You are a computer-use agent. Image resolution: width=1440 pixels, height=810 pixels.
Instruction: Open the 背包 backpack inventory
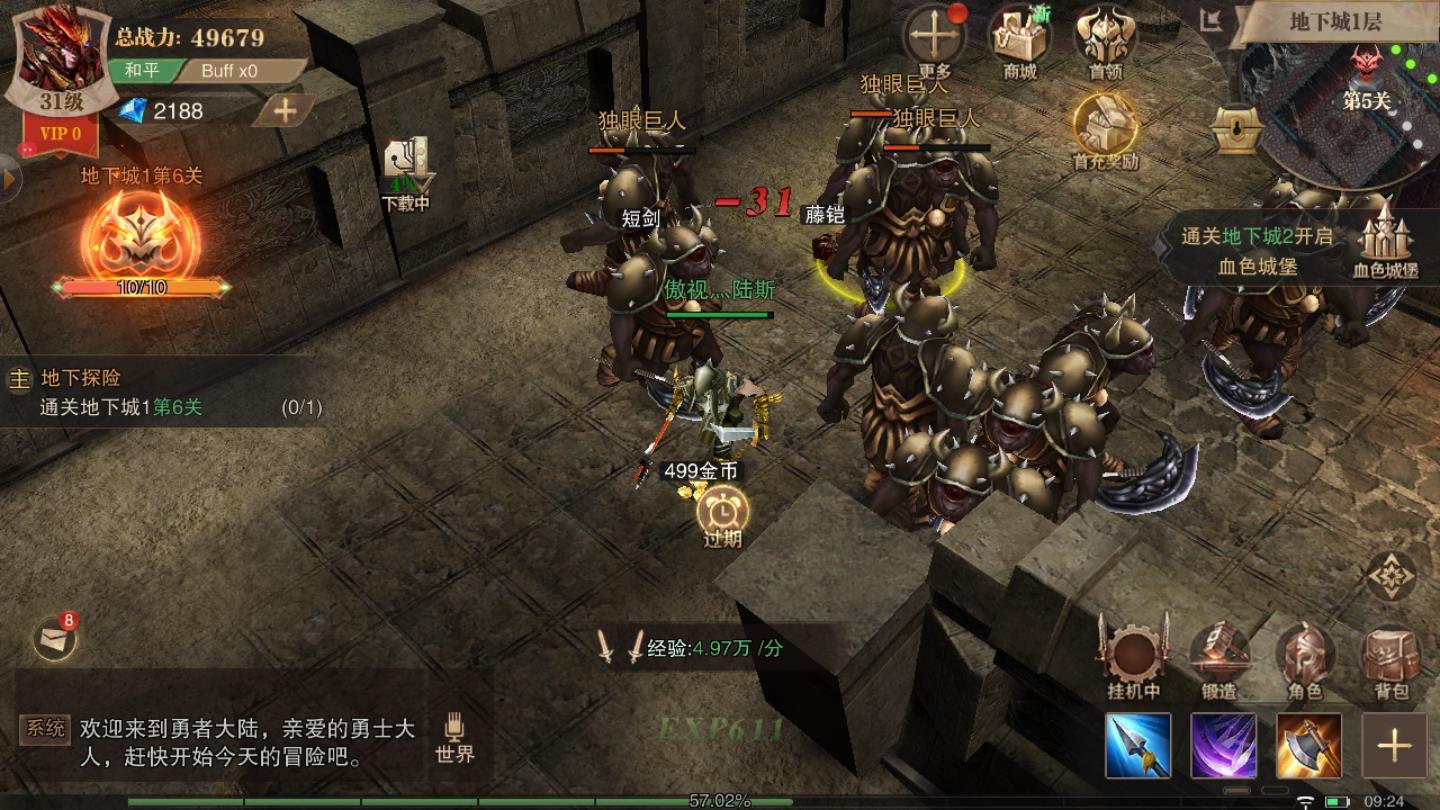(1391, 658)
